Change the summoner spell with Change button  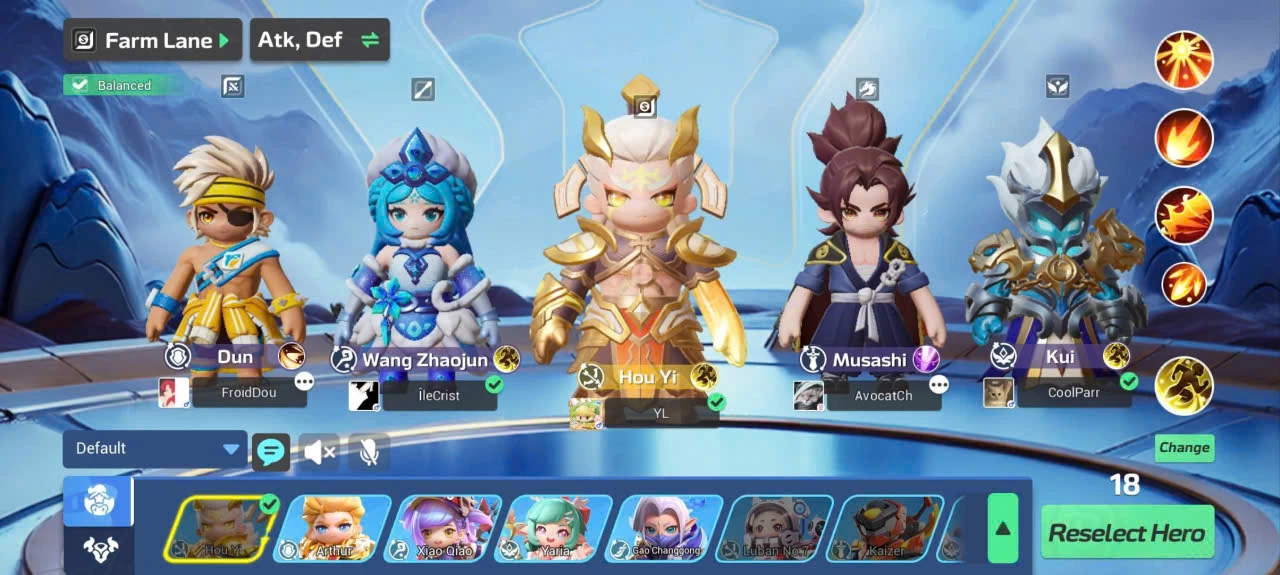[1184, 448]
